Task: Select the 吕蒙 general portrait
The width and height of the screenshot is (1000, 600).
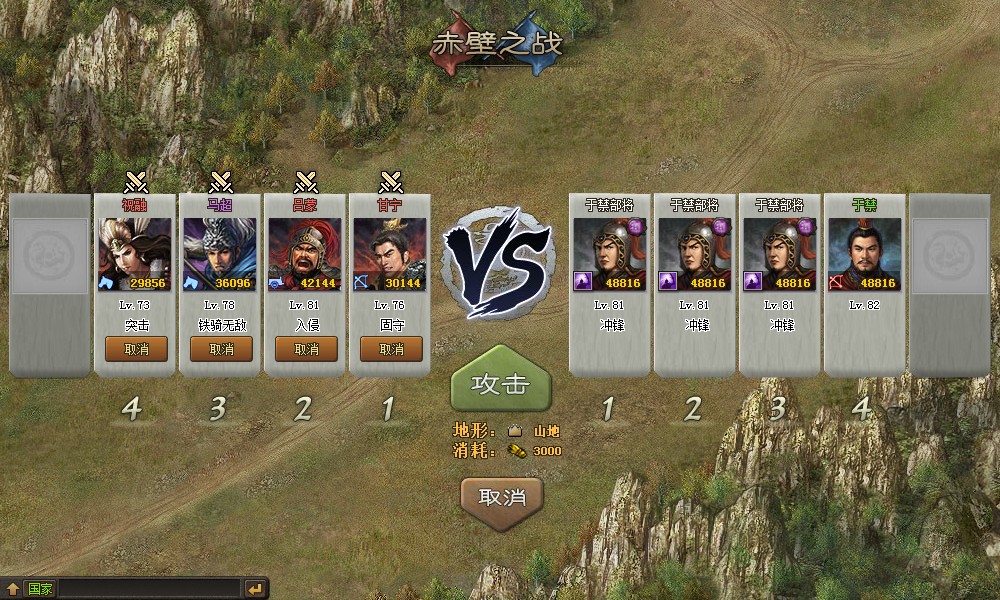Action: point(306,253)
